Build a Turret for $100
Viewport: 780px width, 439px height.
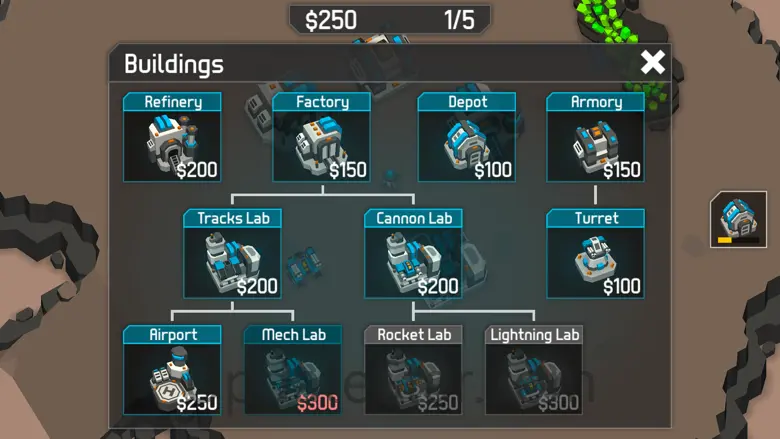(x=595, y=254)
